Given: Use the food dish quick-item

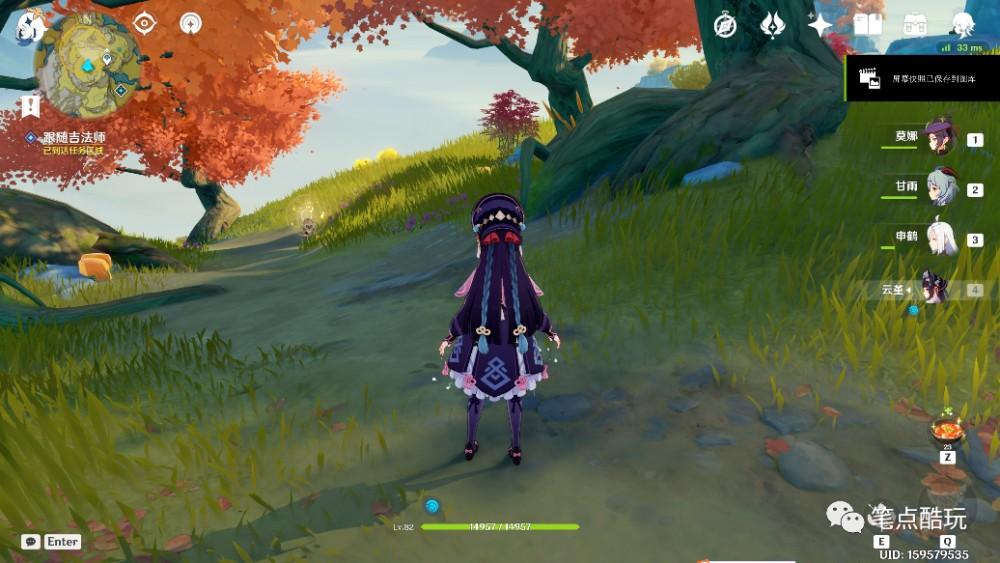Looking at the screenshot, I should [946, 429].
